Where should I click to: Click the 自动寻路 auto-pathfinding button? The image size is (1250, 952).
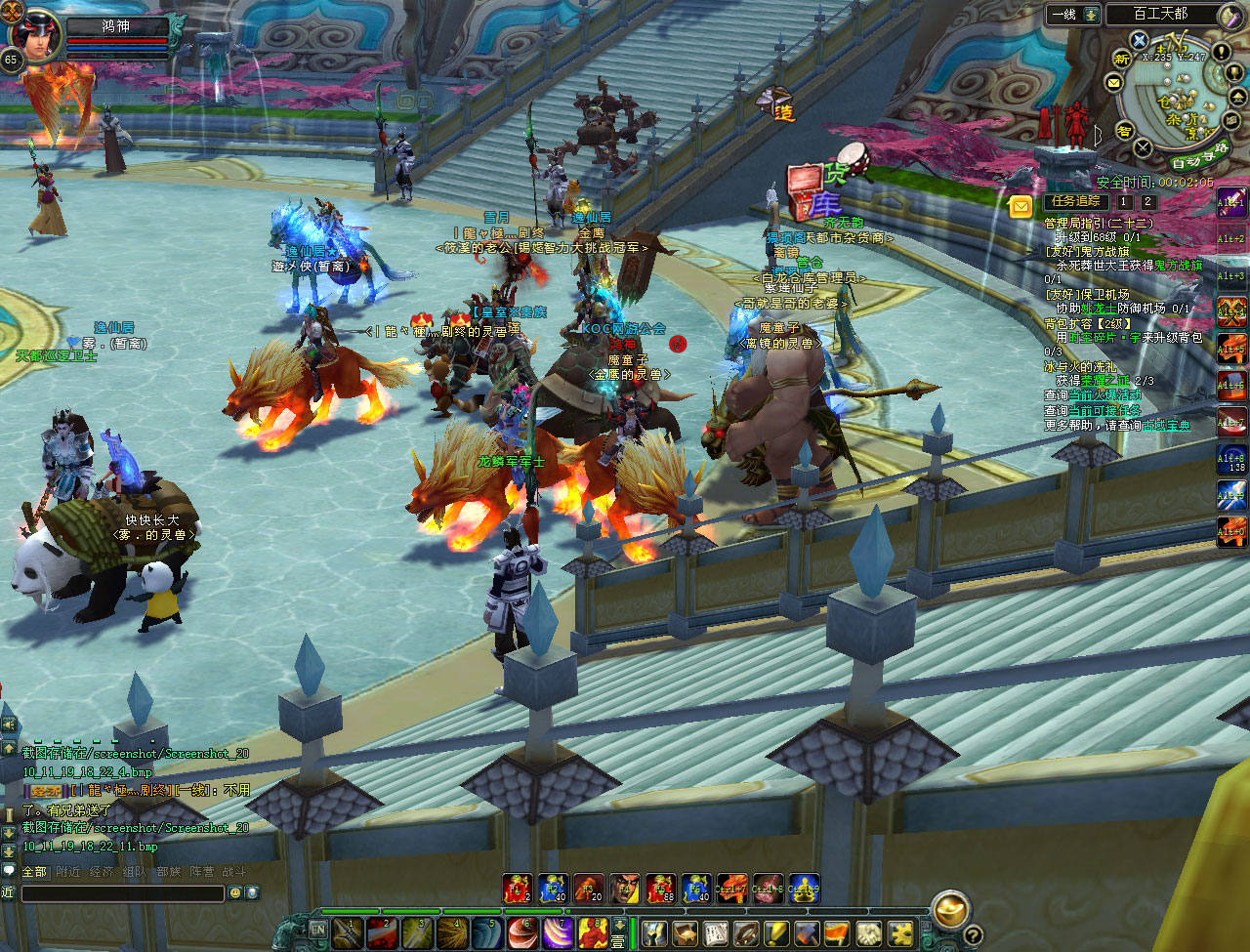(x=1198, y=156)
